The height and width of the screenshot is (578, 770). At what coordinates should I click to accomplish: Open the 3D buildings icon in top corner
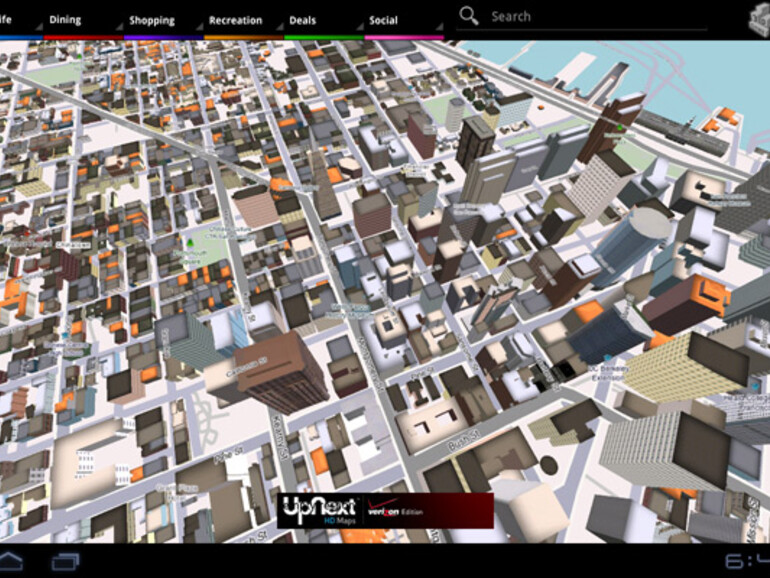[757, 19]
